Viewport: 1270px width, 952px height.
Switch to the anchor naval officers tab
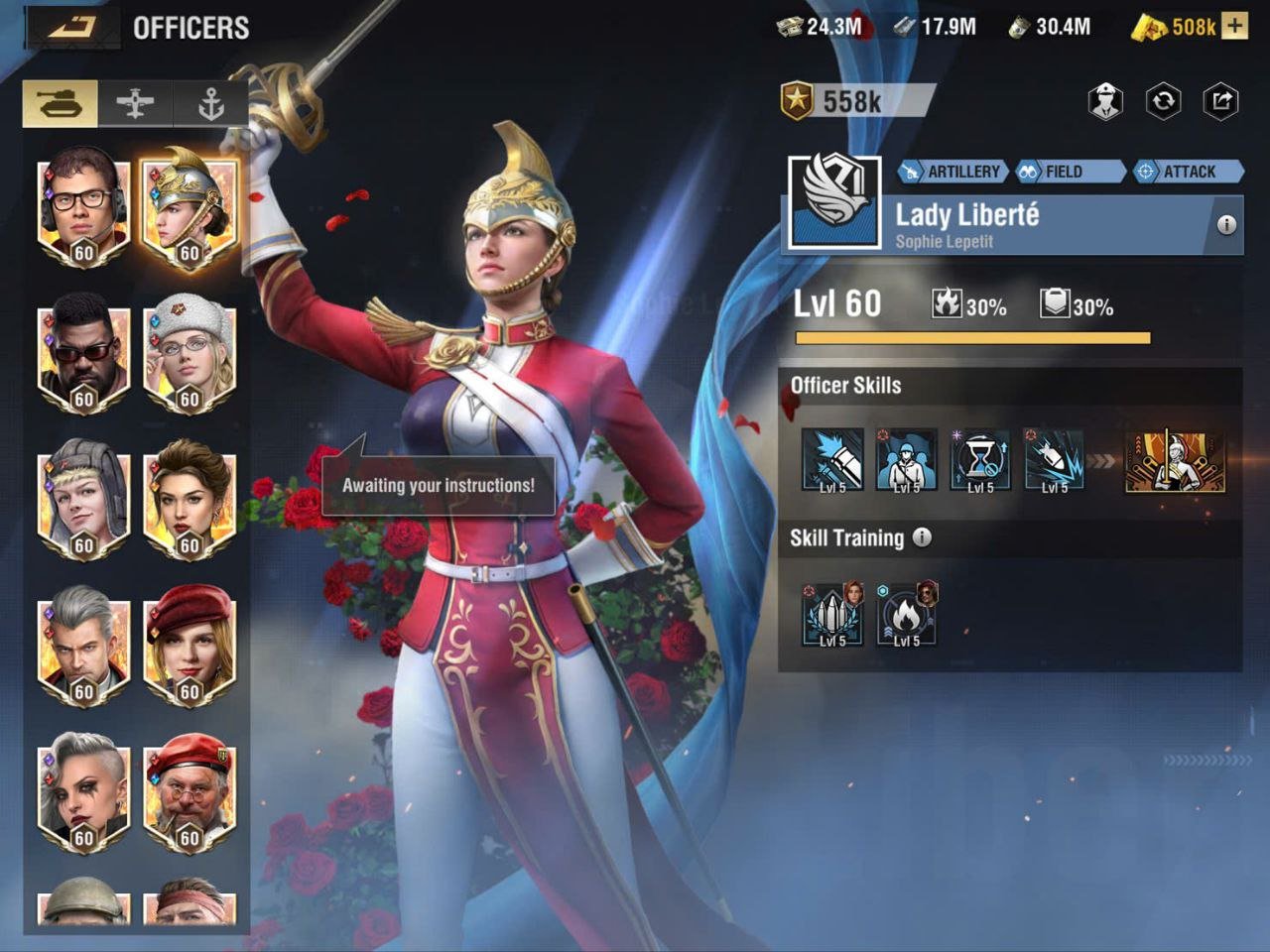click(x=210, y=104)
